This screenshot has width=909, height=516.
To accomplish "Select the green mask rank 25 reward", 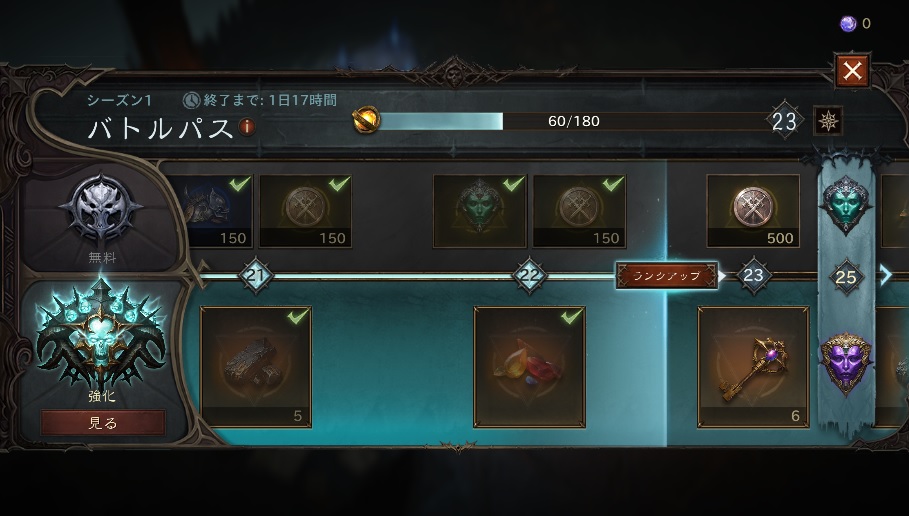I will (x=846, y=203).
